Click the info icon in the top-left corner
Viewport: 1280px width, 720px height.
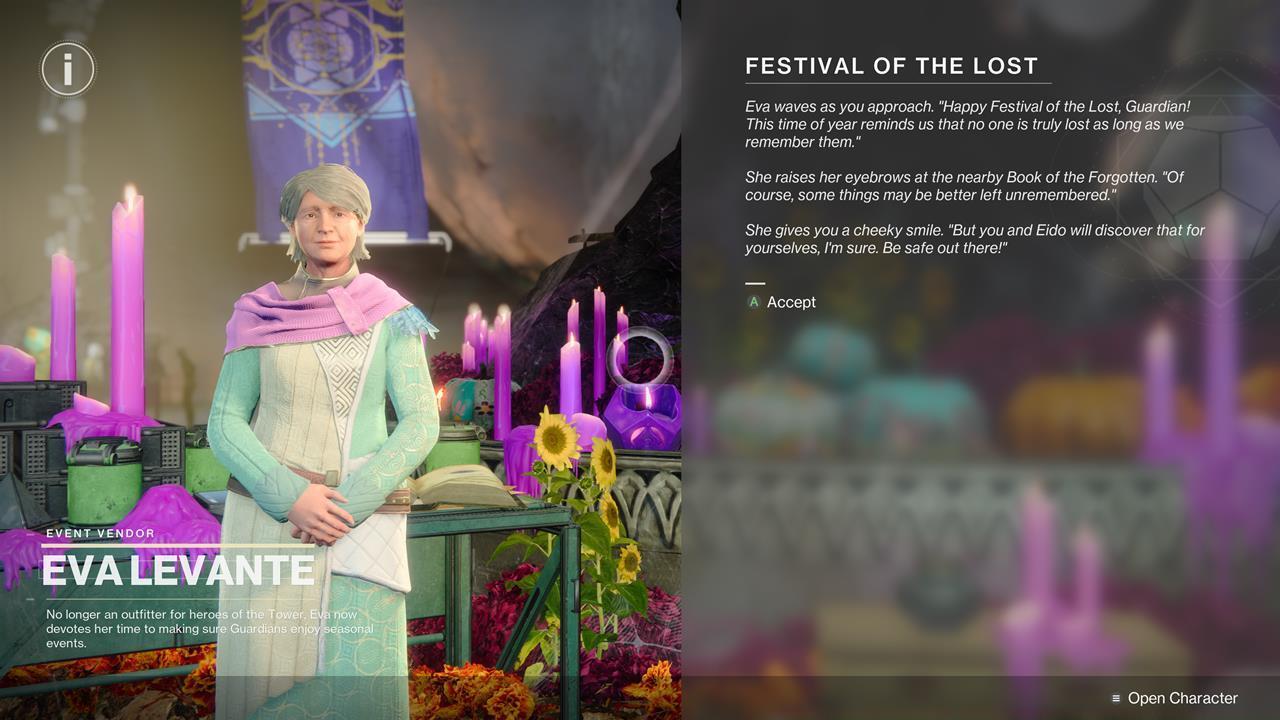point(68,69)
